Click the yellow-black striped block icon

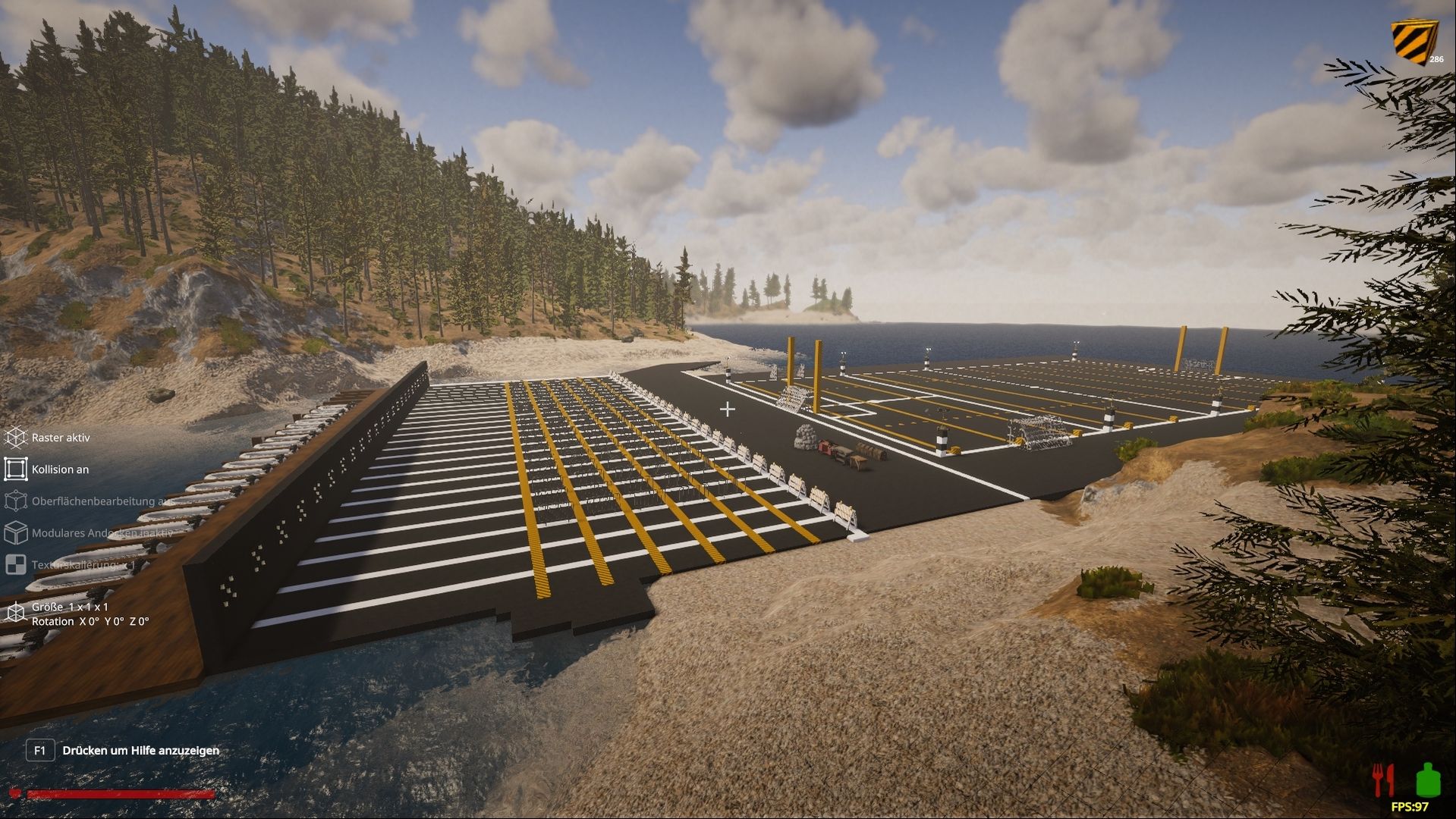coord(1413,42)
